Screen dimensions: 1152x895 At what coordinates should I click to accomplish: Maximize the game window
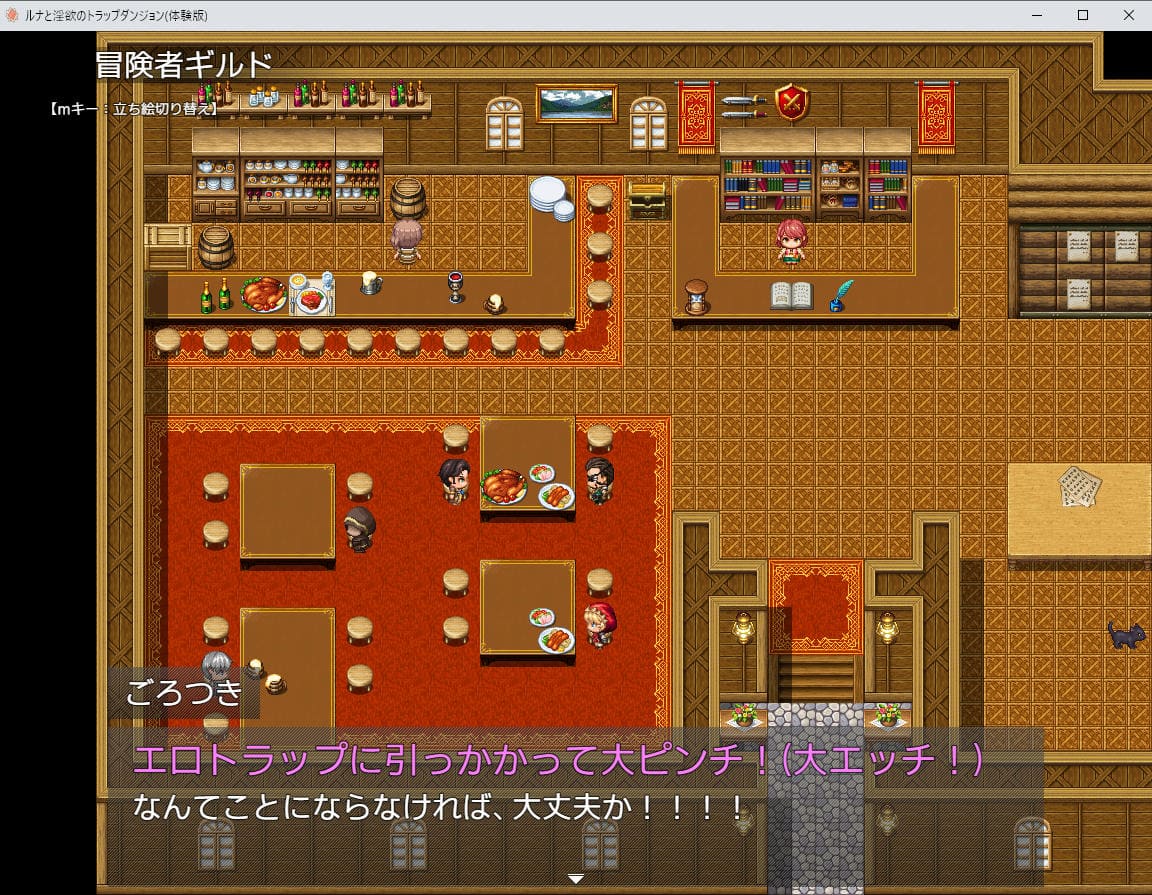pos(1082,15)
